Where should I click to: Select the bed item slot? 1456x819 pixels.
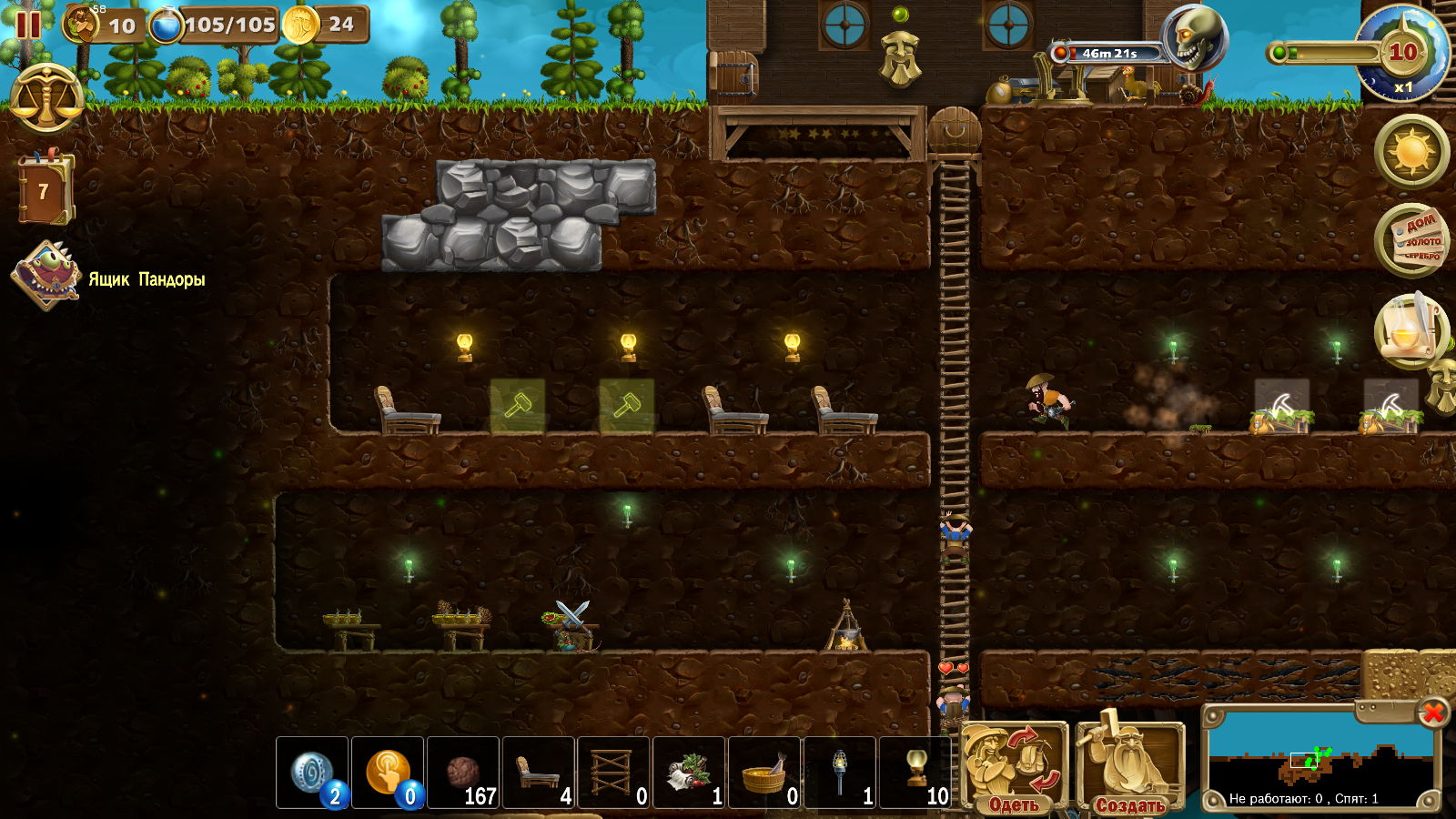[x=539, y=773]
